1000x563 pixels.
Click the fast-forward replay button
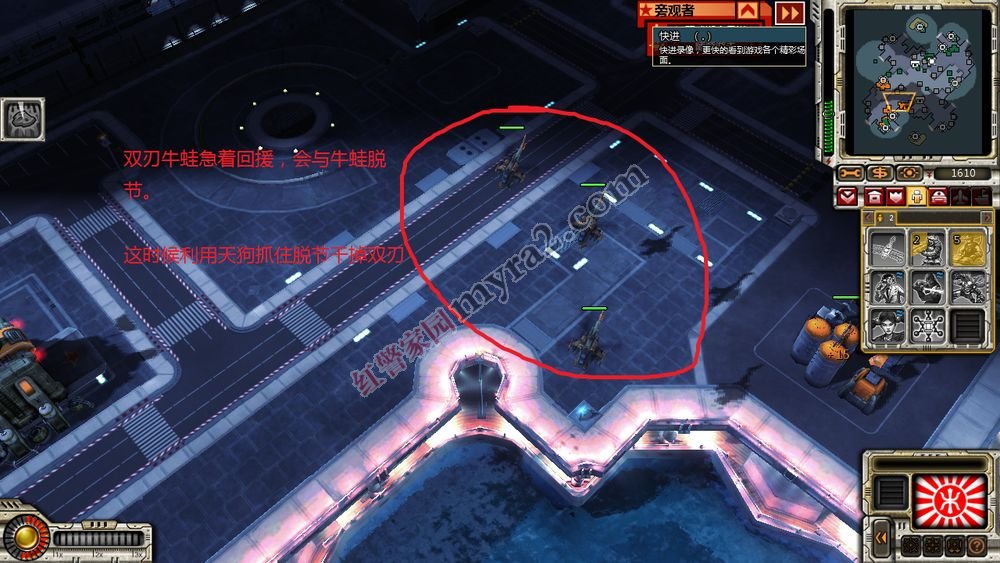790,12
